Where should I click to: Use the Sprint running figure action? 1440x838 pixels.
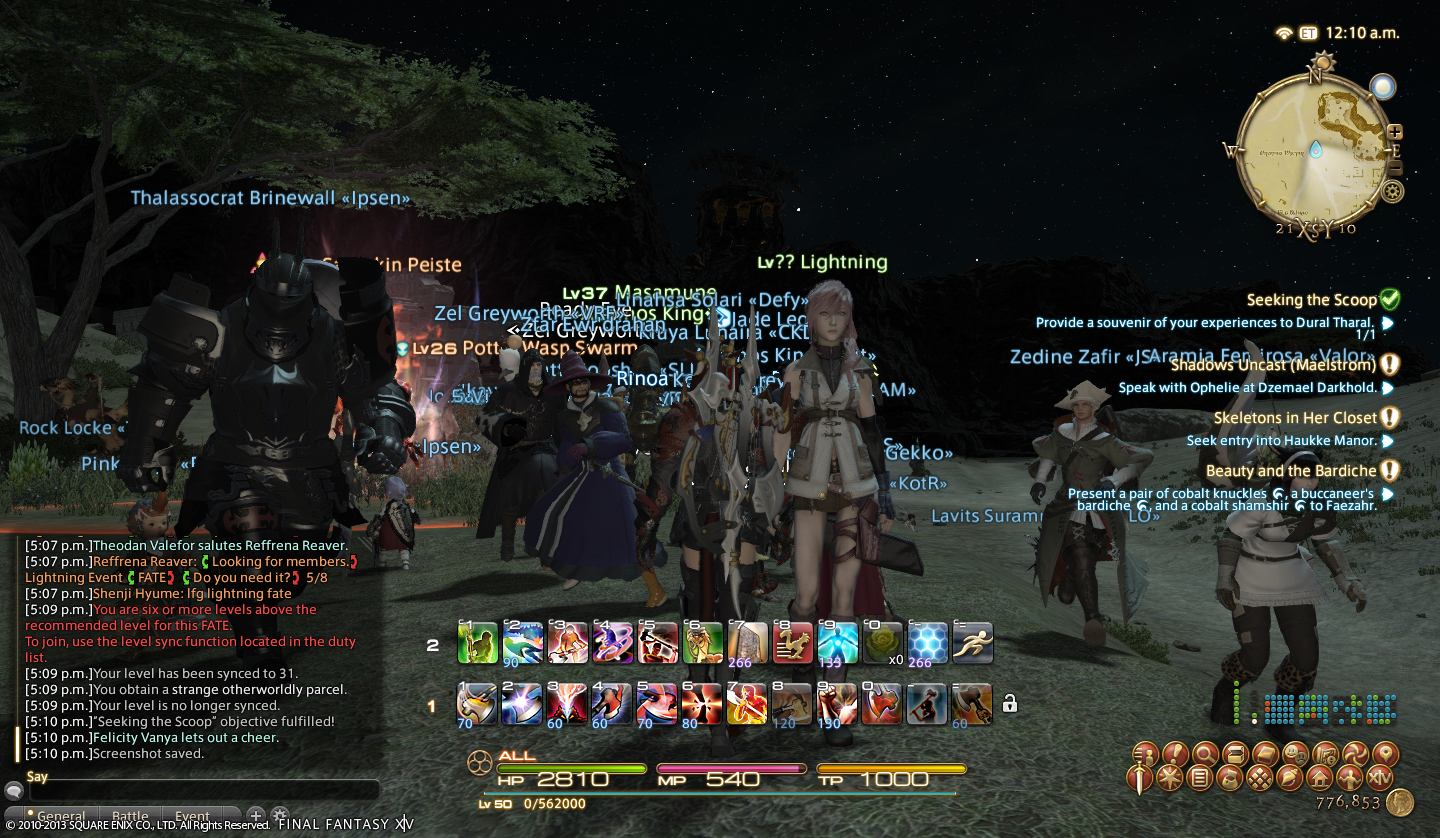(x=973, y=644)
